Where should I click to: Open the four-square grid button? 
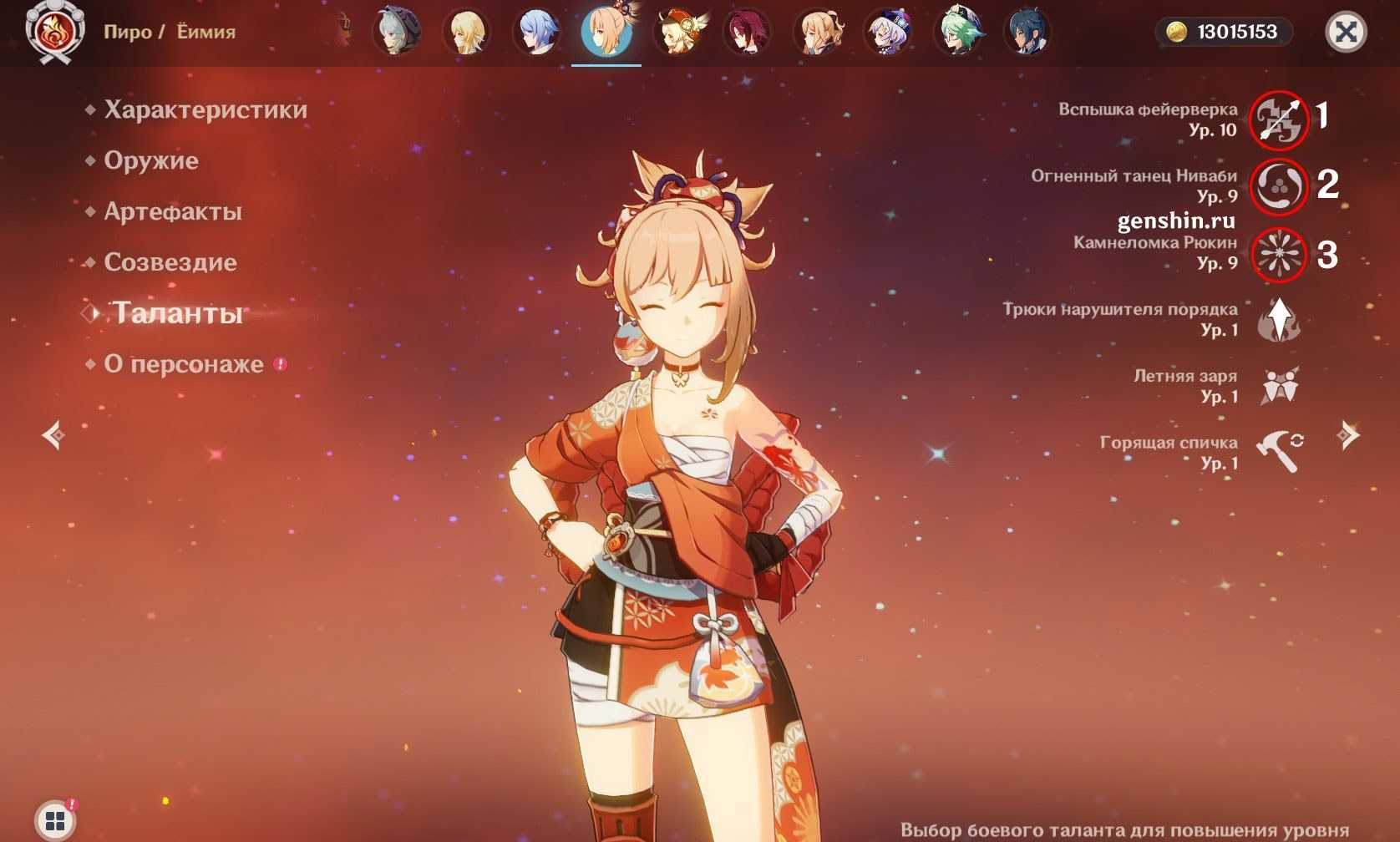pyautogui.click(x=55, y=820)
